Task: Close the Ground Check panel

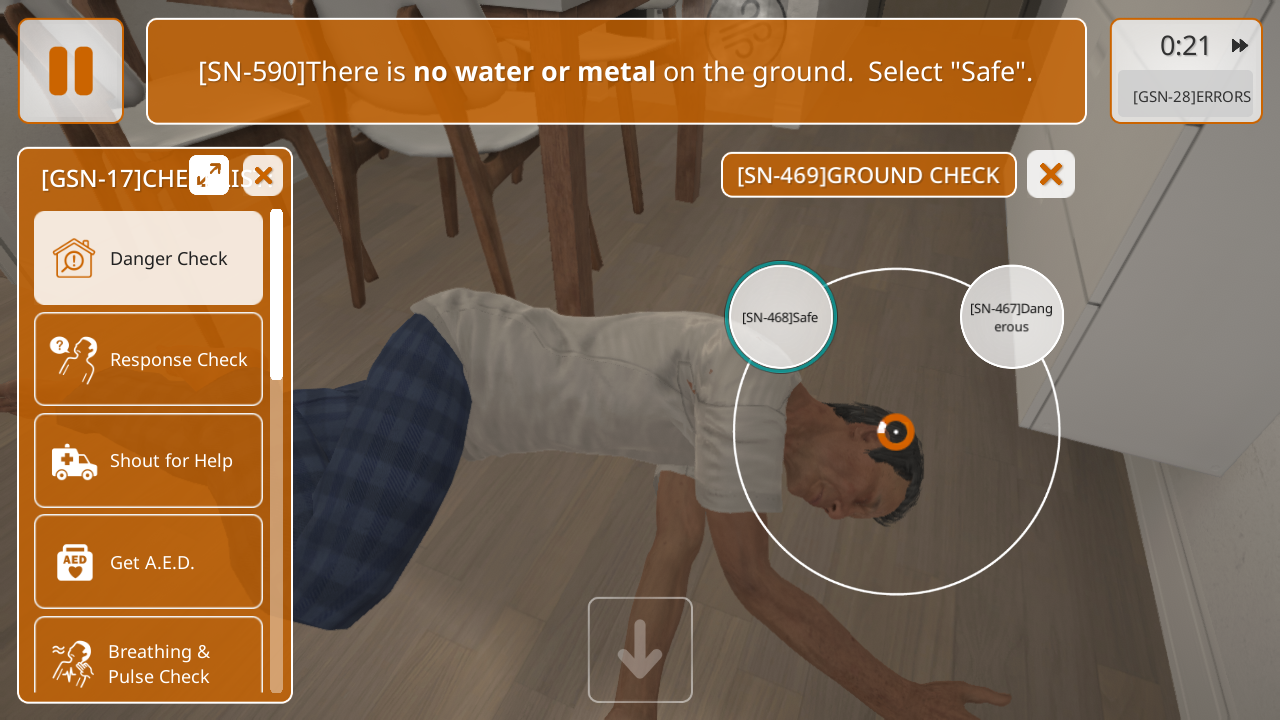Action: click(x=1050, y=174)
